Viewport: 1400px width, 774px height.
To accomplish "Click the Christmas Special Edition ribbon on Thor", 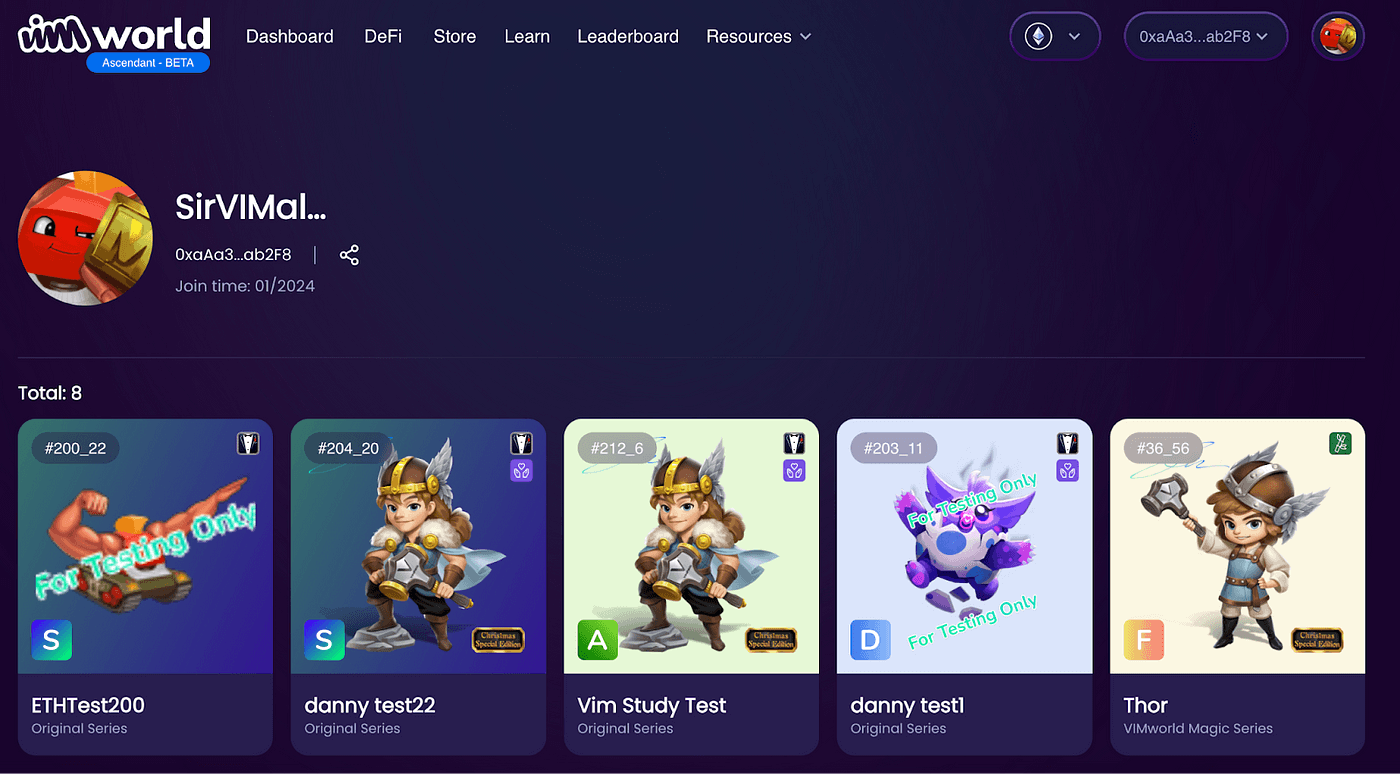I will pos(1317,641).
